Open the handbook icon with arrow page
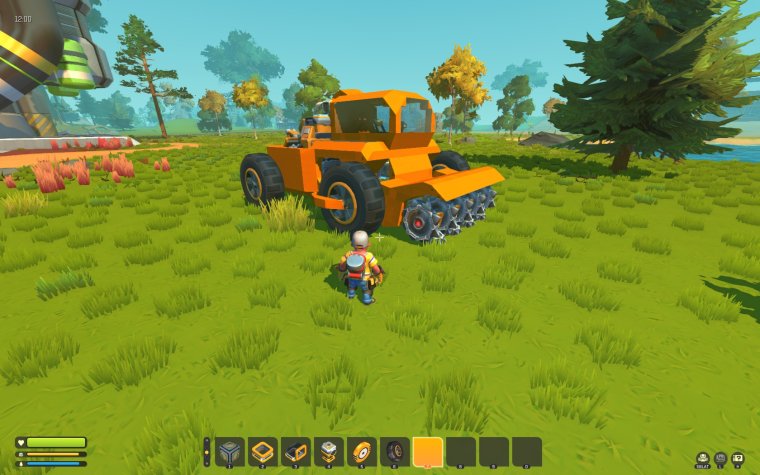 tap(738, 458)
